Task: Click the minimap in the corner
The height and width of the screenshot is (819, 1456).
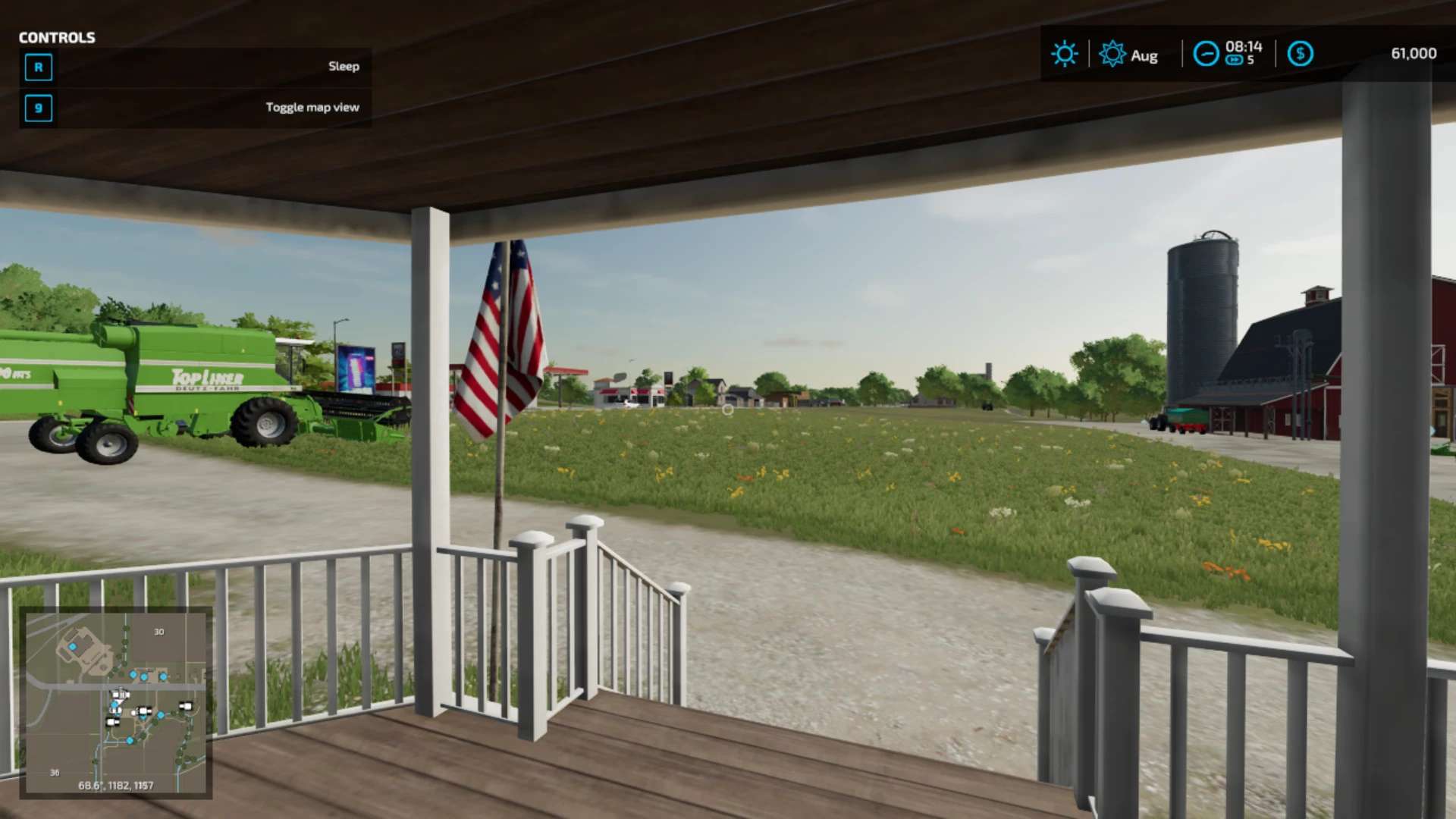Action: [x=115, y=702]
